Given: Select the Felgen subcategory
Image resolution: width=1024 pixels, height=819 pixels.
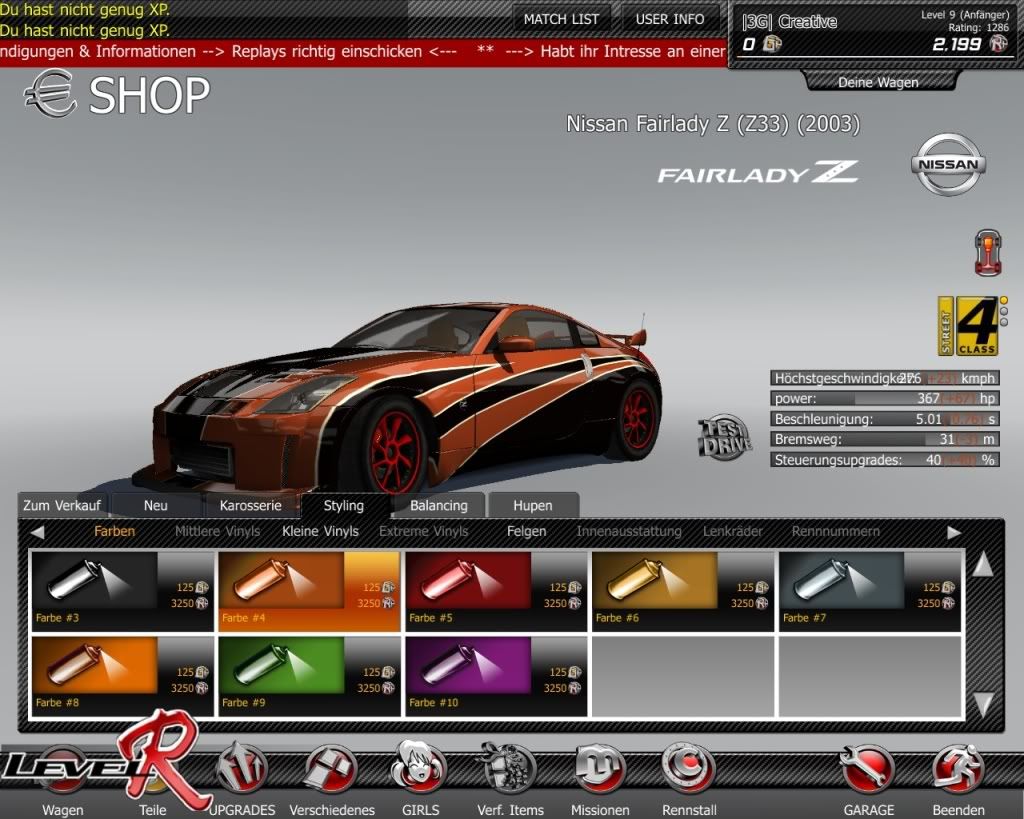Looking at the screenshot, I should click(526, 531).
